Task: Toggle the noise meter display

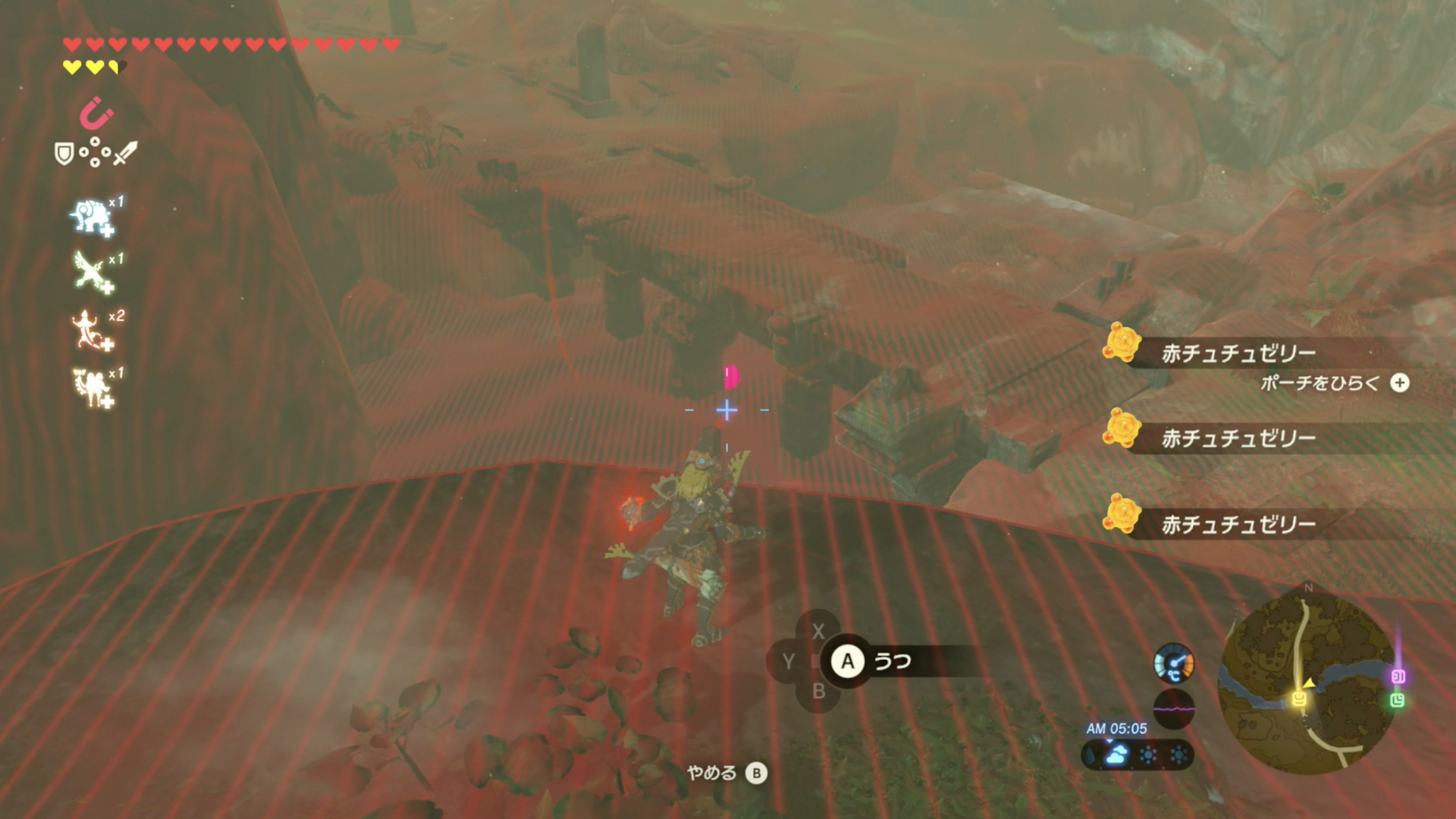Action: tap(1175, 710)
